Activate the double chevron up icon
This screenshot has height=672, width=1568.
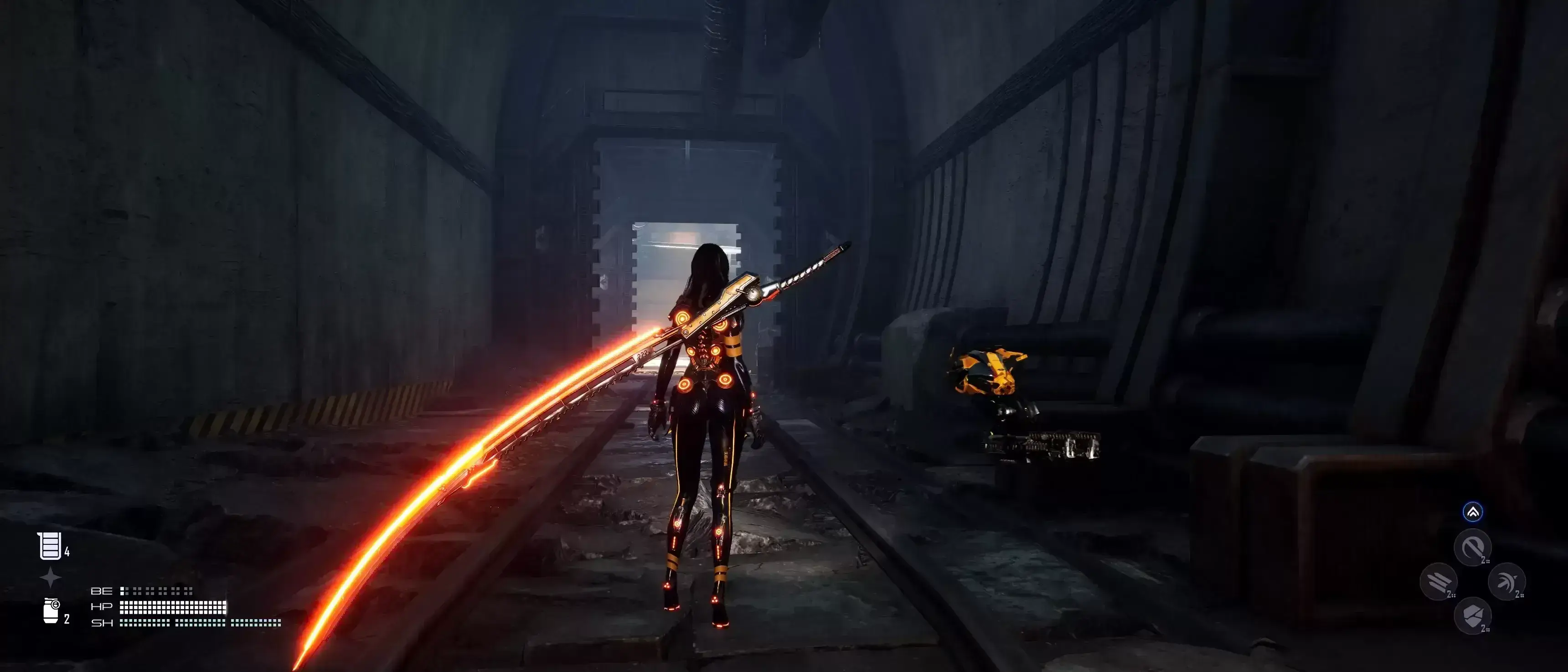(x=1472, y=512)
